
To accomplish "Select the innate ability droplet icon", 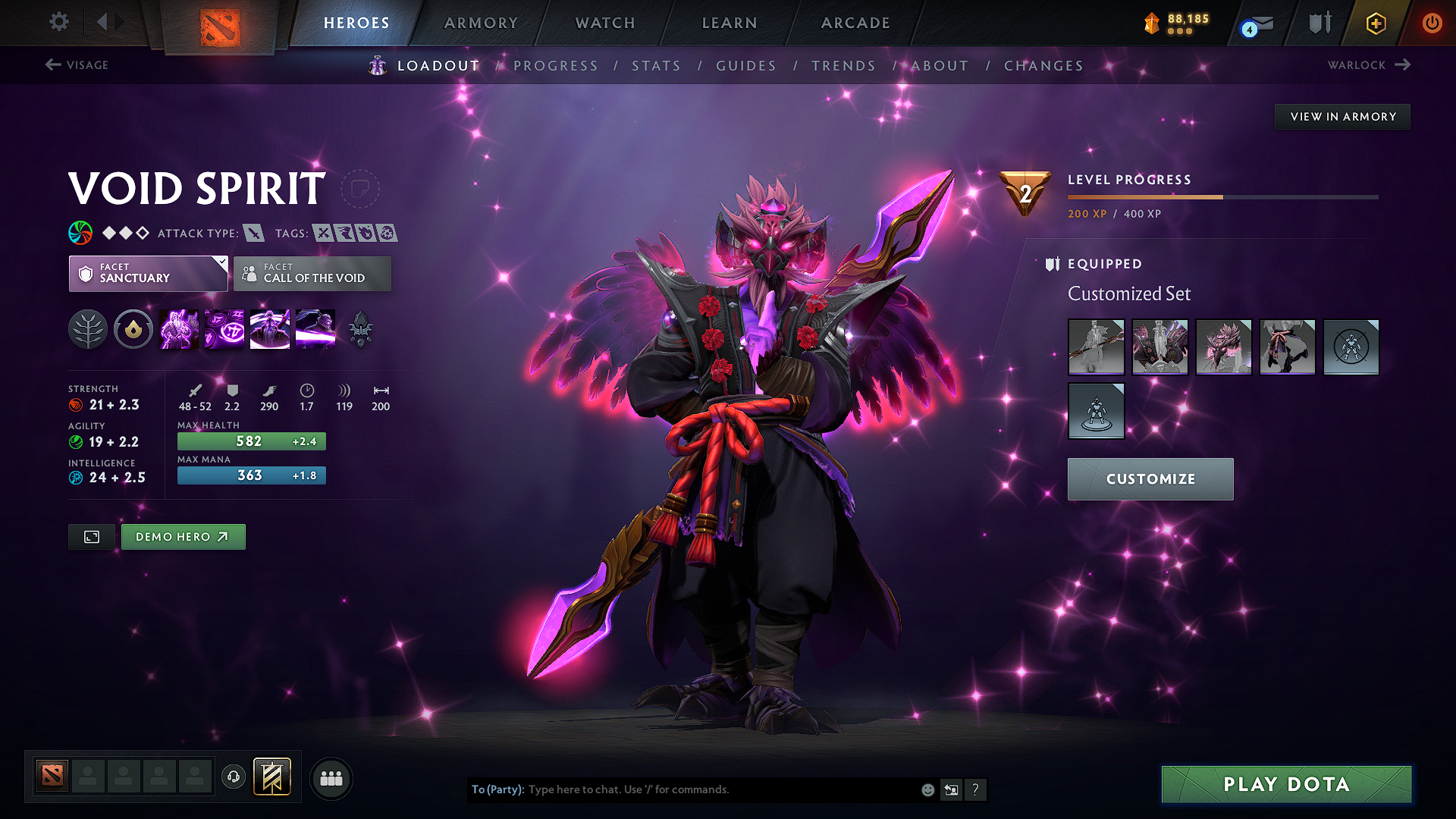I will pyautogui.click(x=133, y=329).
